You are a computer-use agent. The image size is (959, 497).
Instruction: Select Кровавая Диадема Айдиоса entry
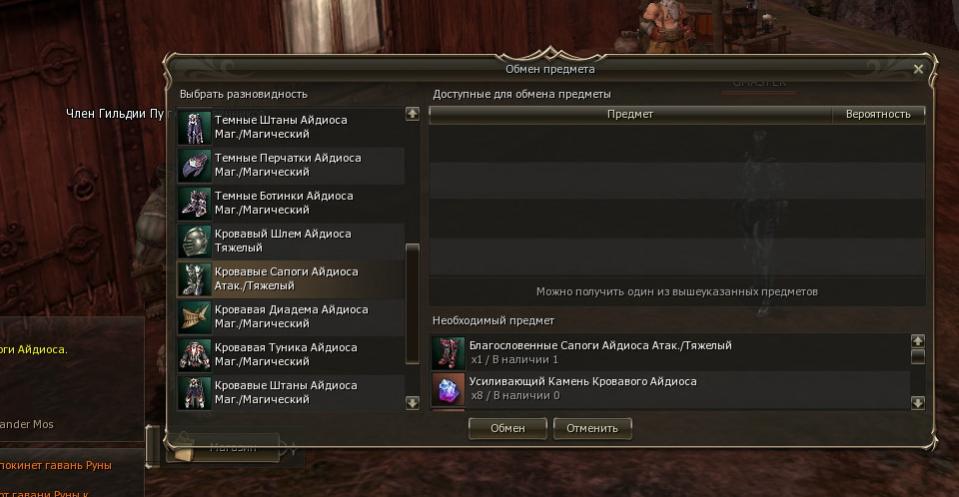290,317
